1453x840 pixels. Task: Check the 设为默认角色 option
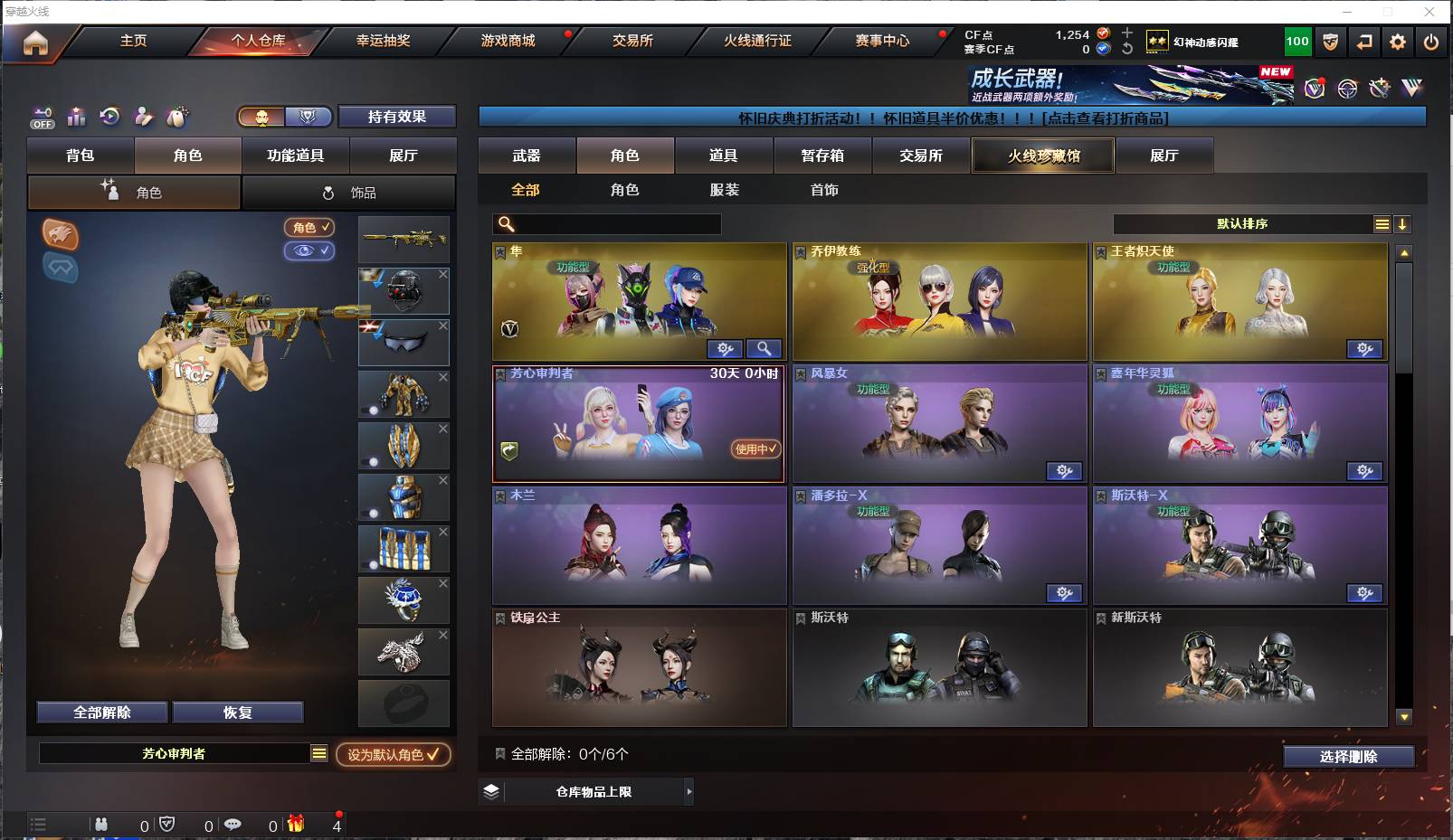[393, 752]
